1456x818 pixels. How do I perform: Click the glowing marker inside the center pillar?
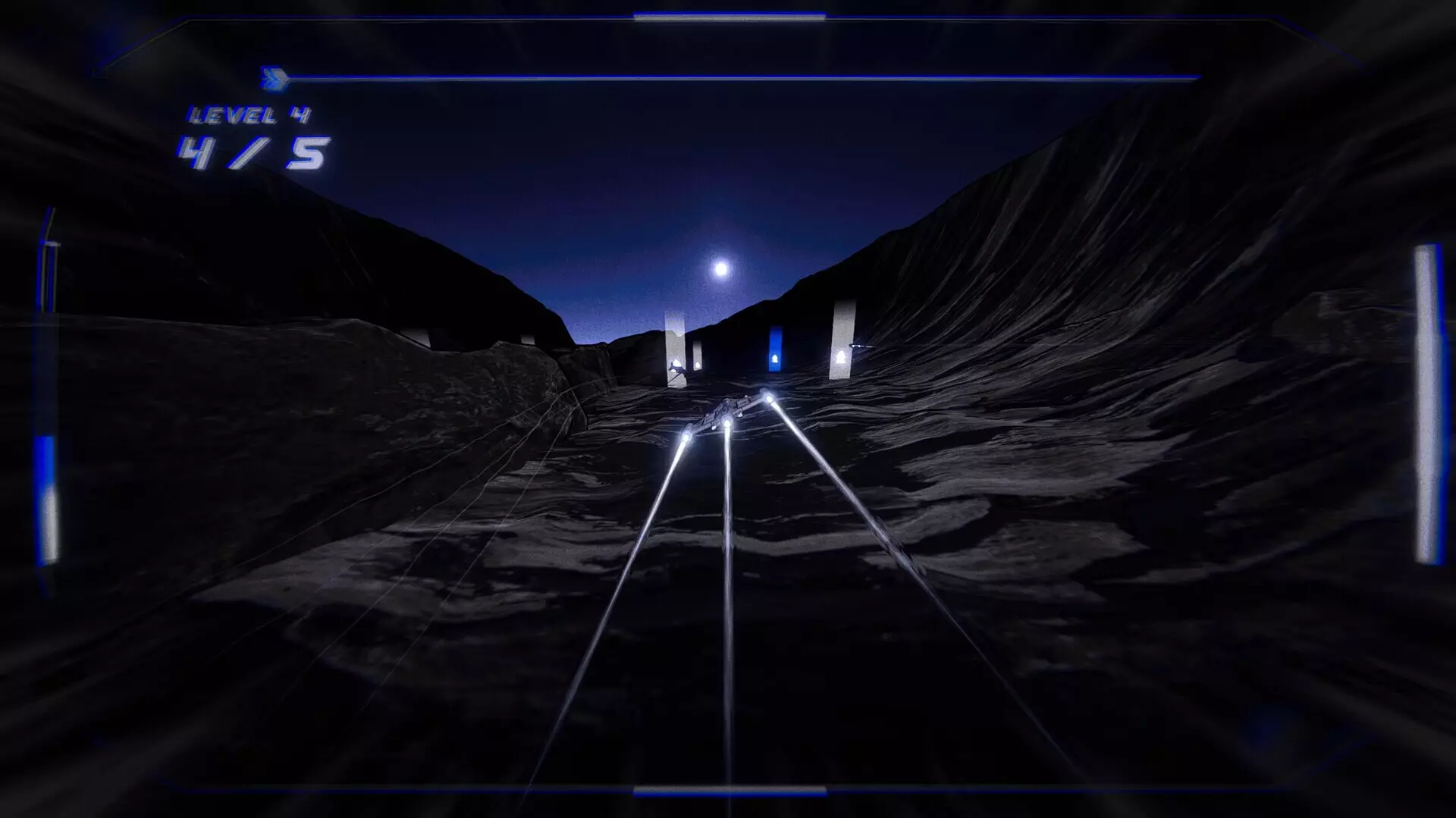(775, 360)
